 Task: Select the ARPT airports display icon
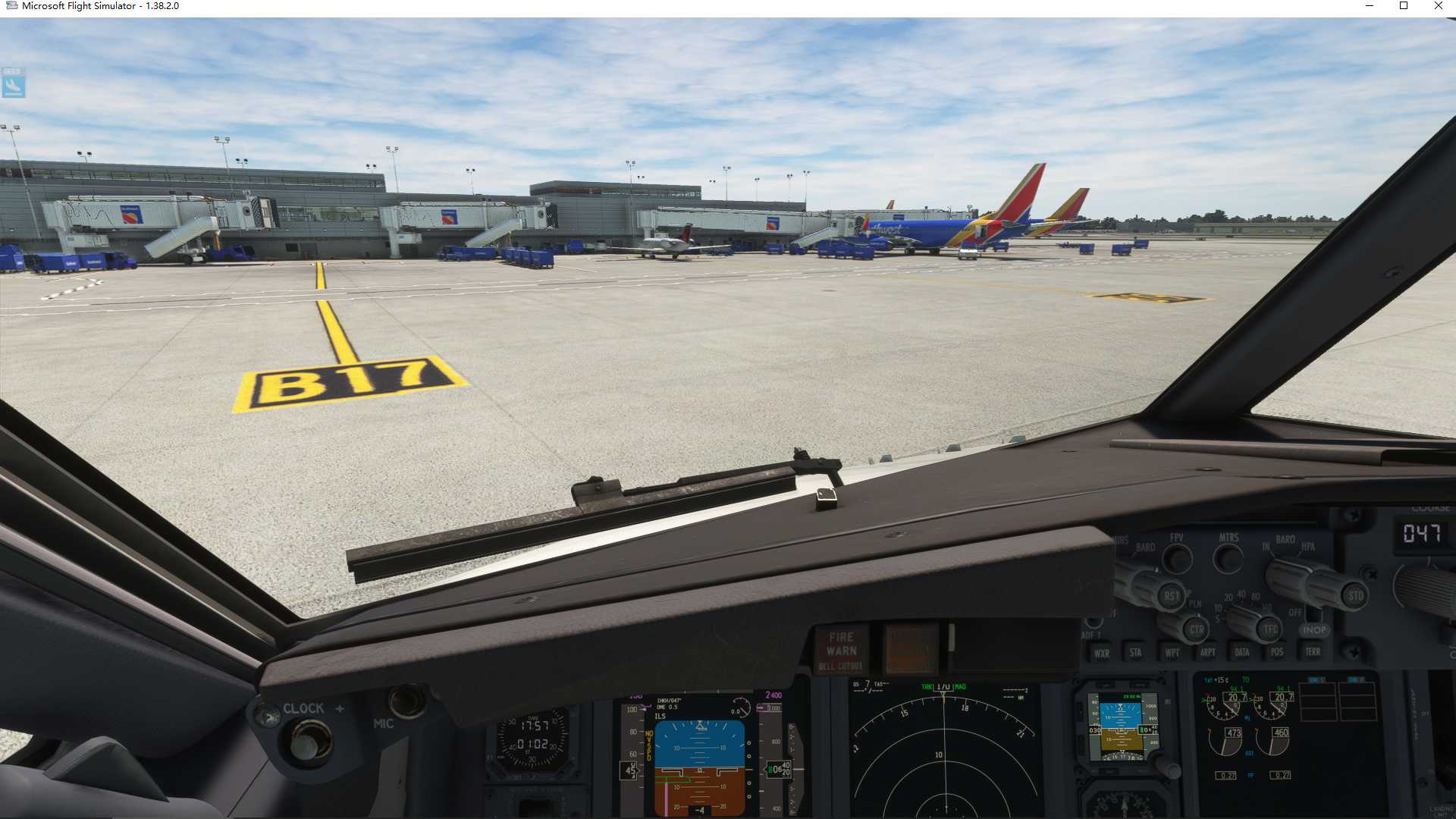pos(1208,651)
